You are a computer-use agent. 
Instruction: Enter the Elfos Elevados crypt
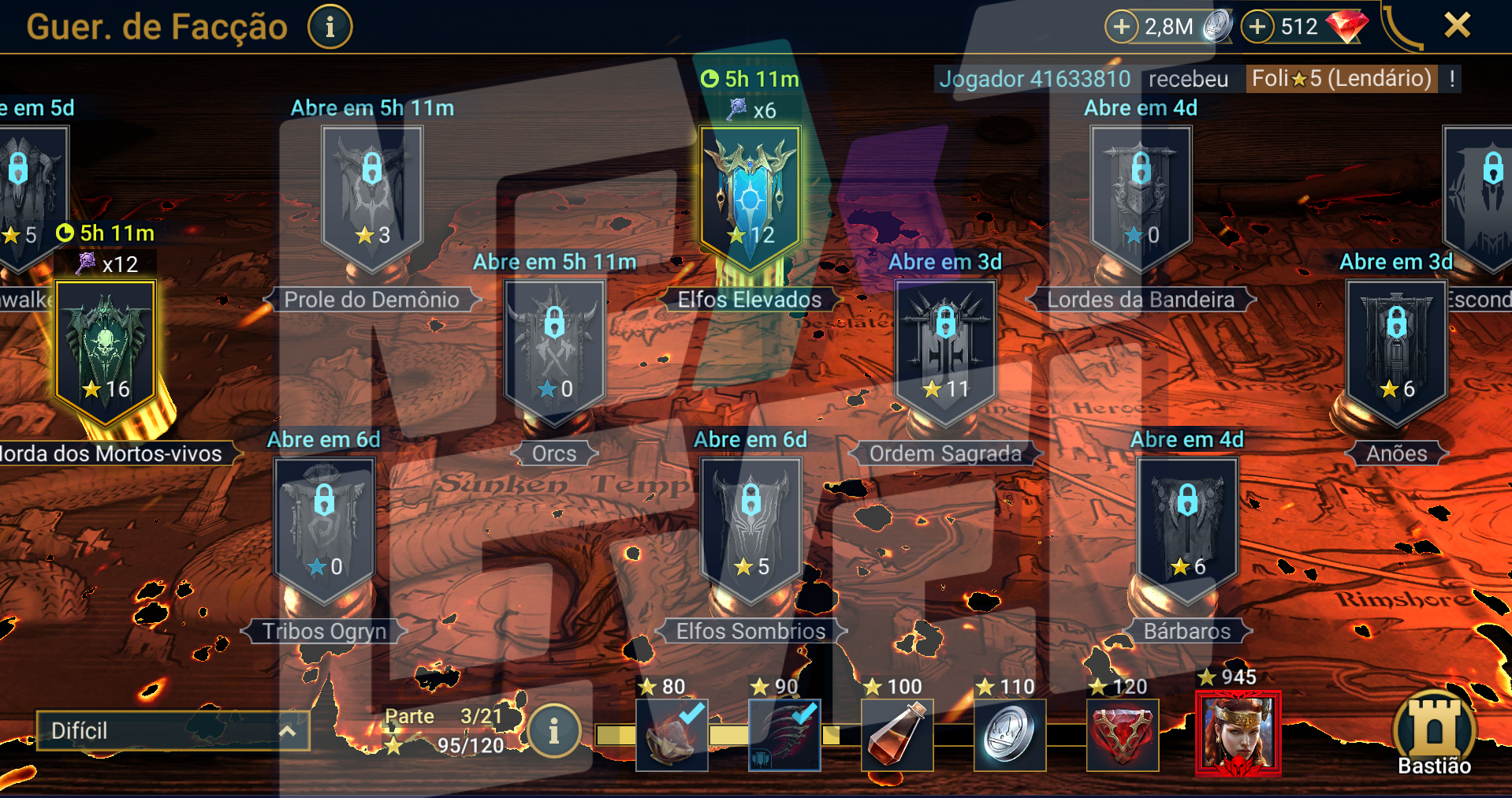point(750,193)
